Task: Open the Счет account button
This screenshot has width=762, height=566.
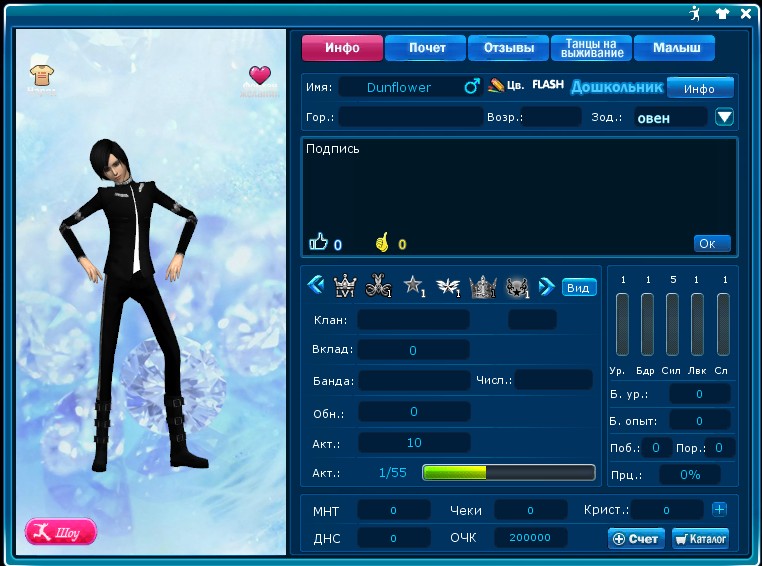Action: pyautogui.click(x=636, y=539)
